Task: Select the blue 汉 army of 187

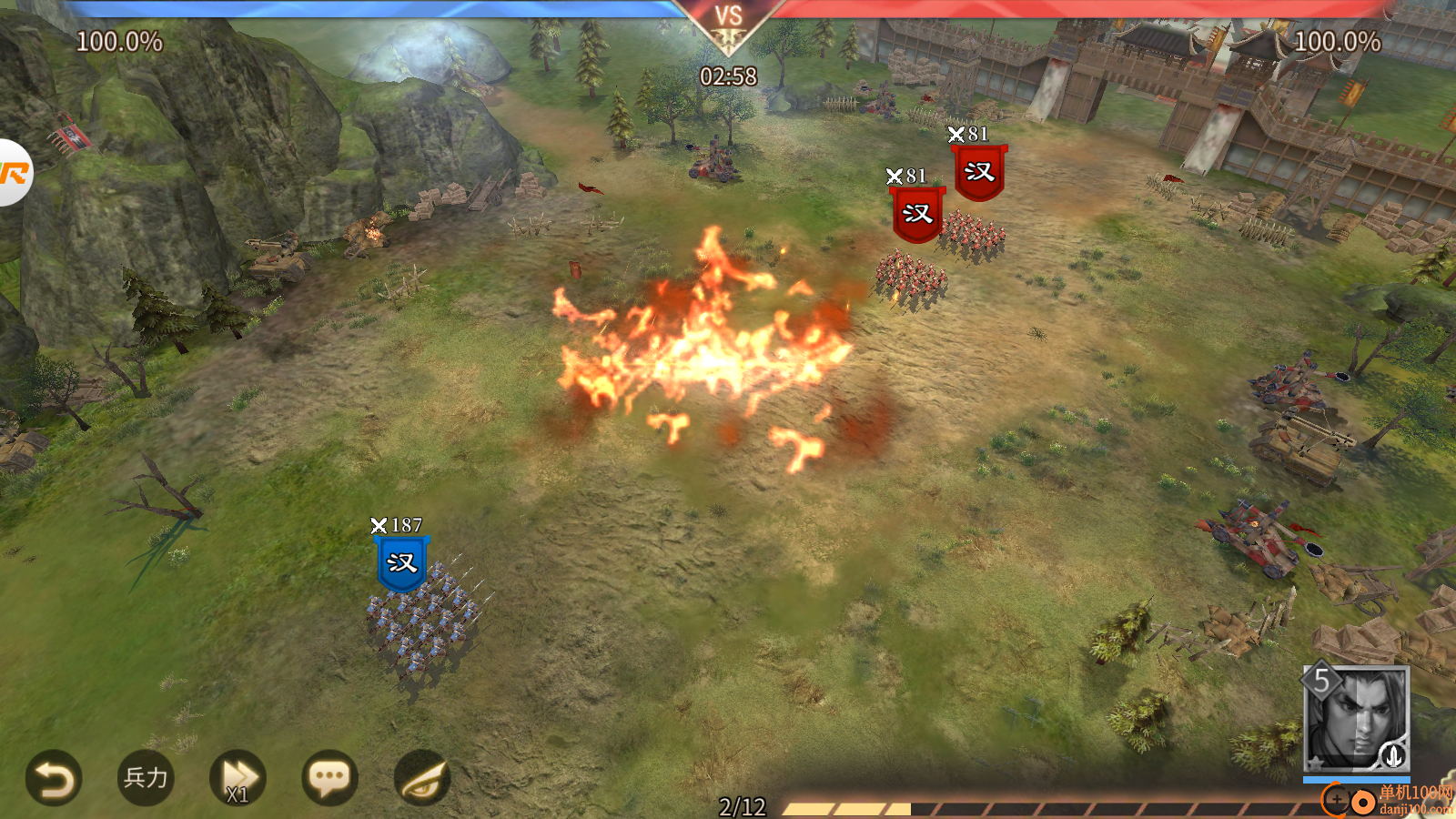Action: [401, 563]
